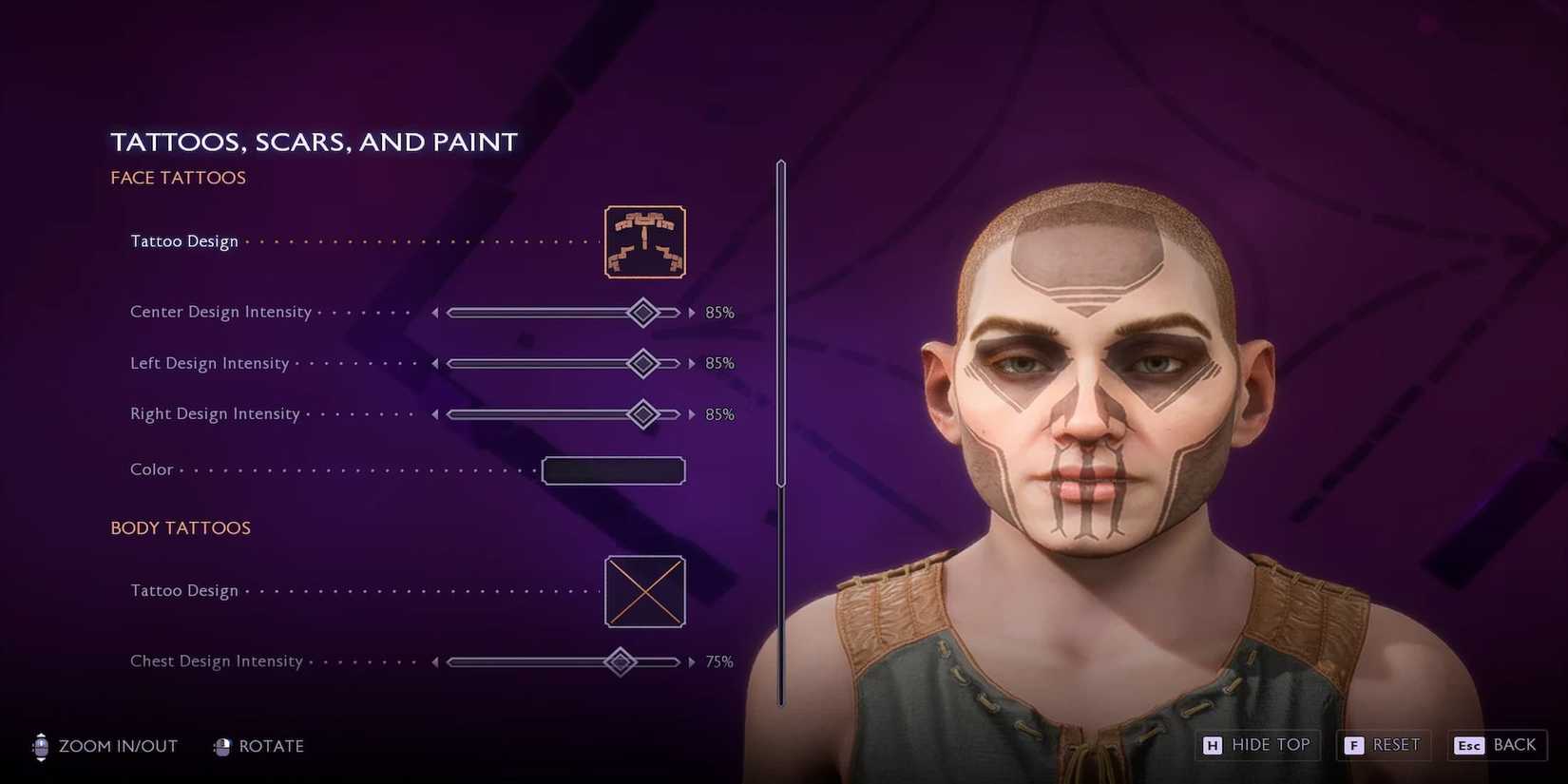The image size is (1568, 784).
Task: Decrease Chest Design Intensity with left arrow
Action: (x=436, y=661)
